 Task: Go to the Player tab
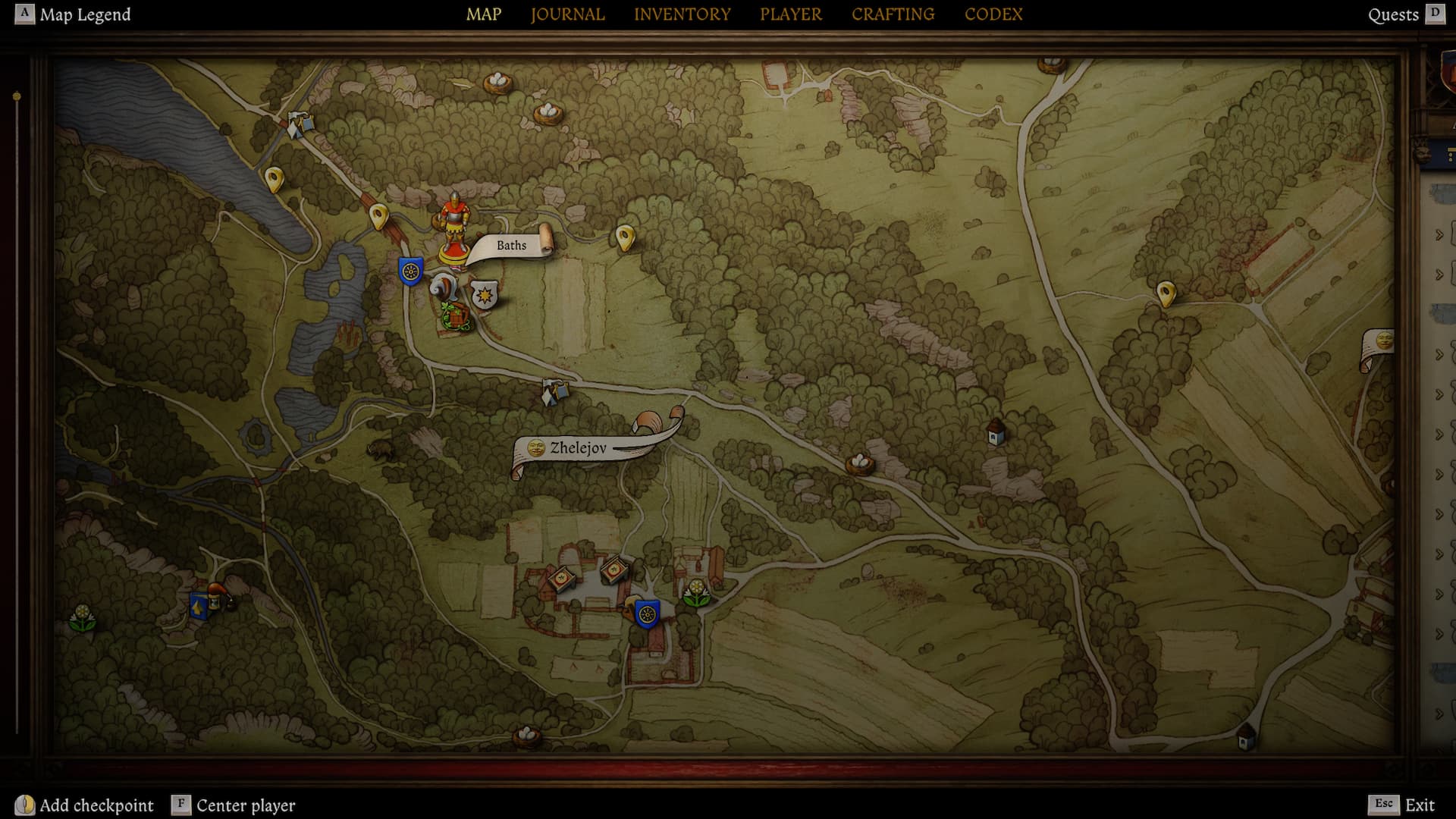(x=791, y=14)
